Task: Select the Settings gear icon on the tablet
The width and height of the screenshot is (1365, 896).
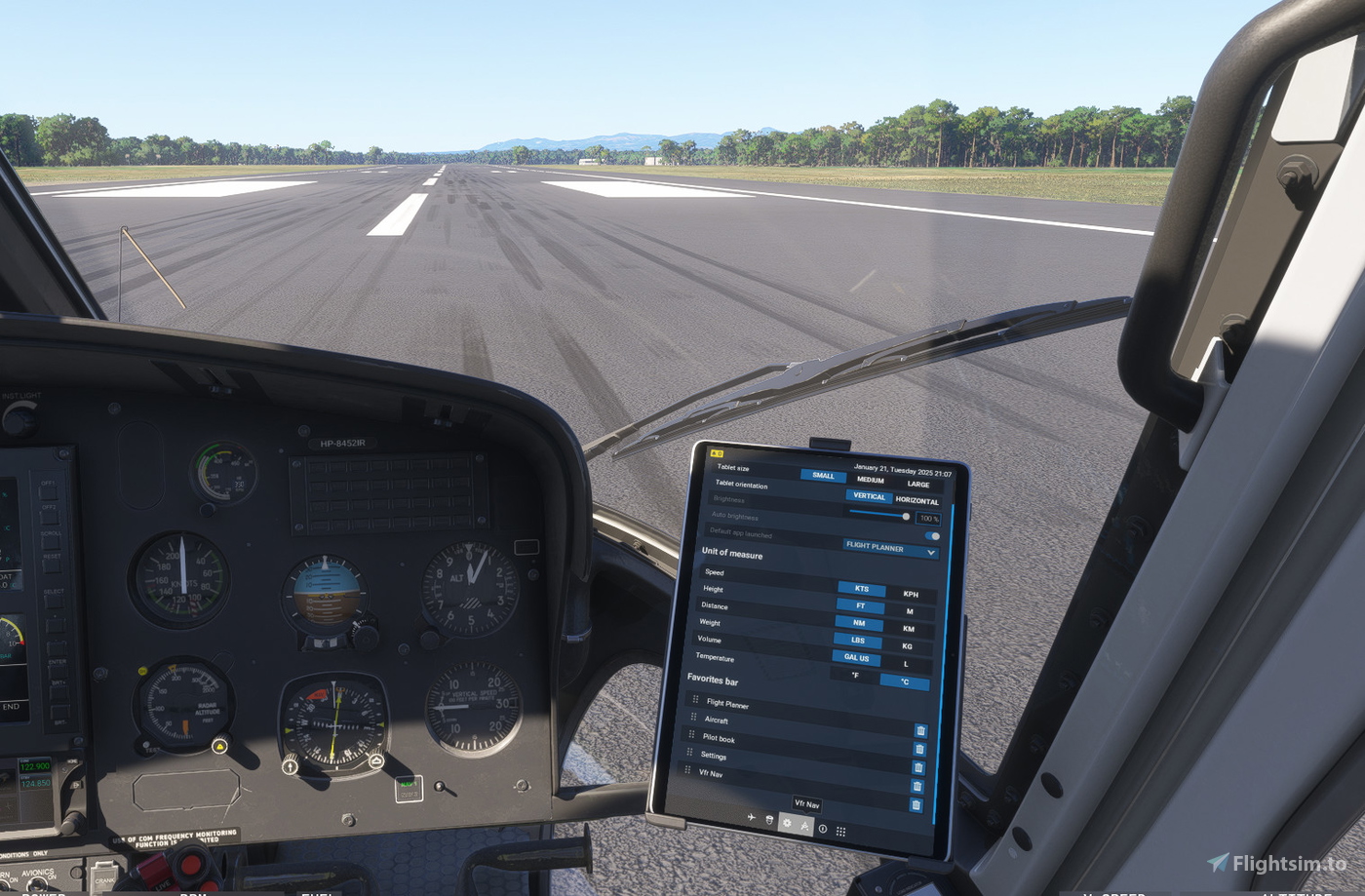Action: pos(788,823)
